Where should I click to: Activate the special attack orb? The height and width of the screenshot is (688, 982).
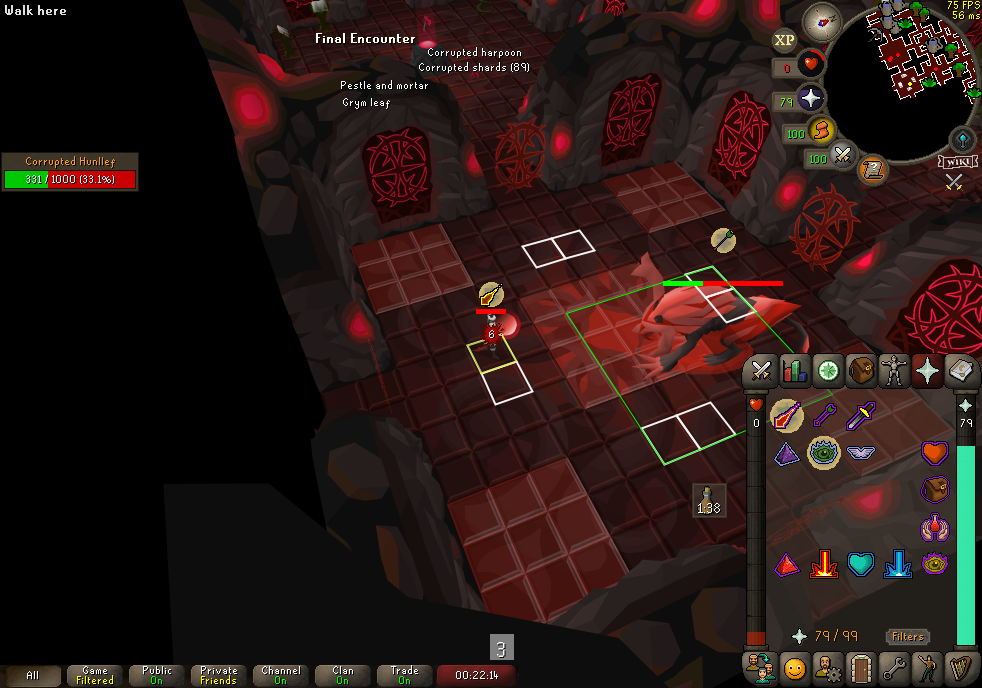tap(844, 156)
